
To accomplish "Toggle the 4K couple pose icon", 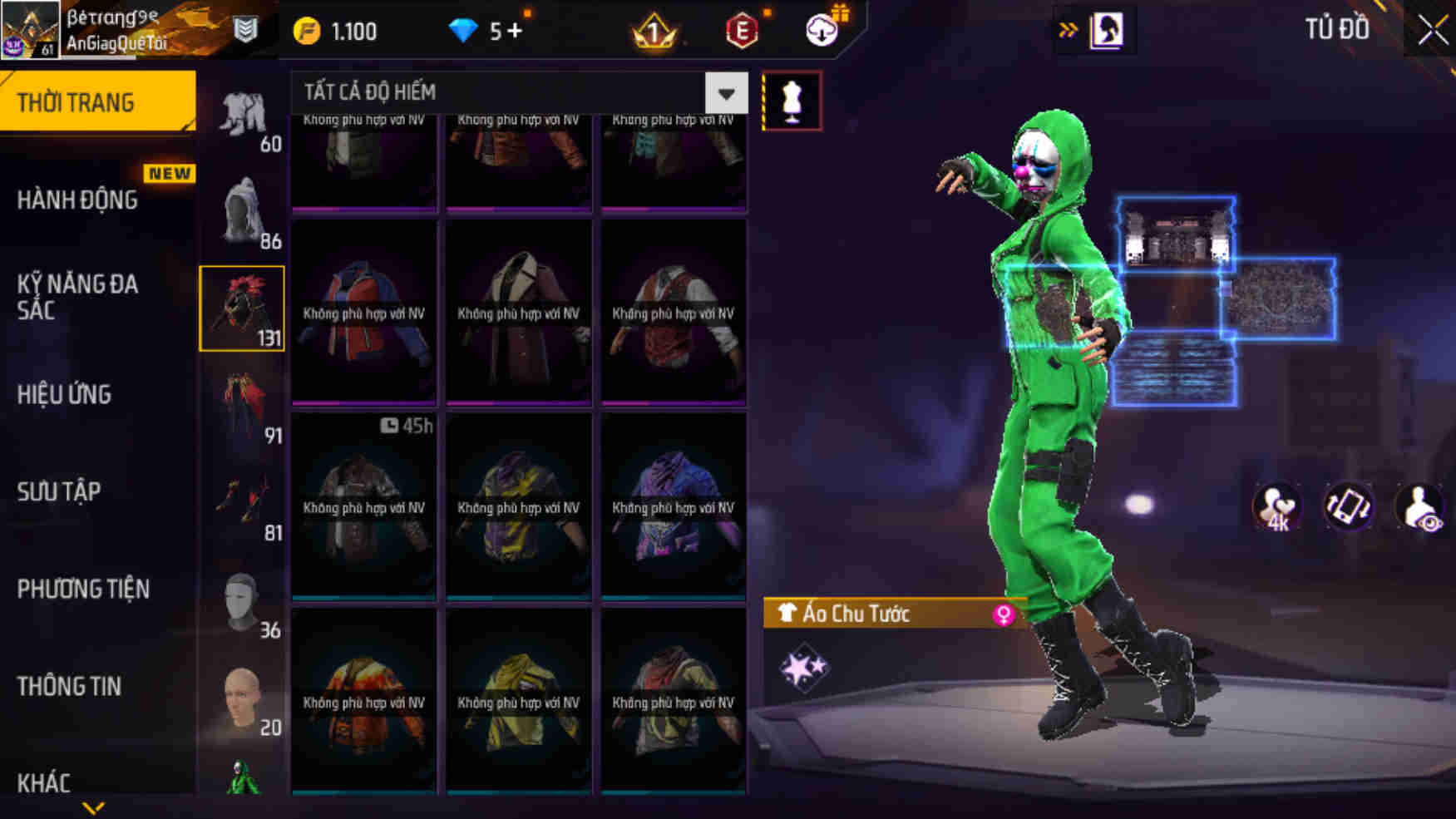I will coord(1276,507).
